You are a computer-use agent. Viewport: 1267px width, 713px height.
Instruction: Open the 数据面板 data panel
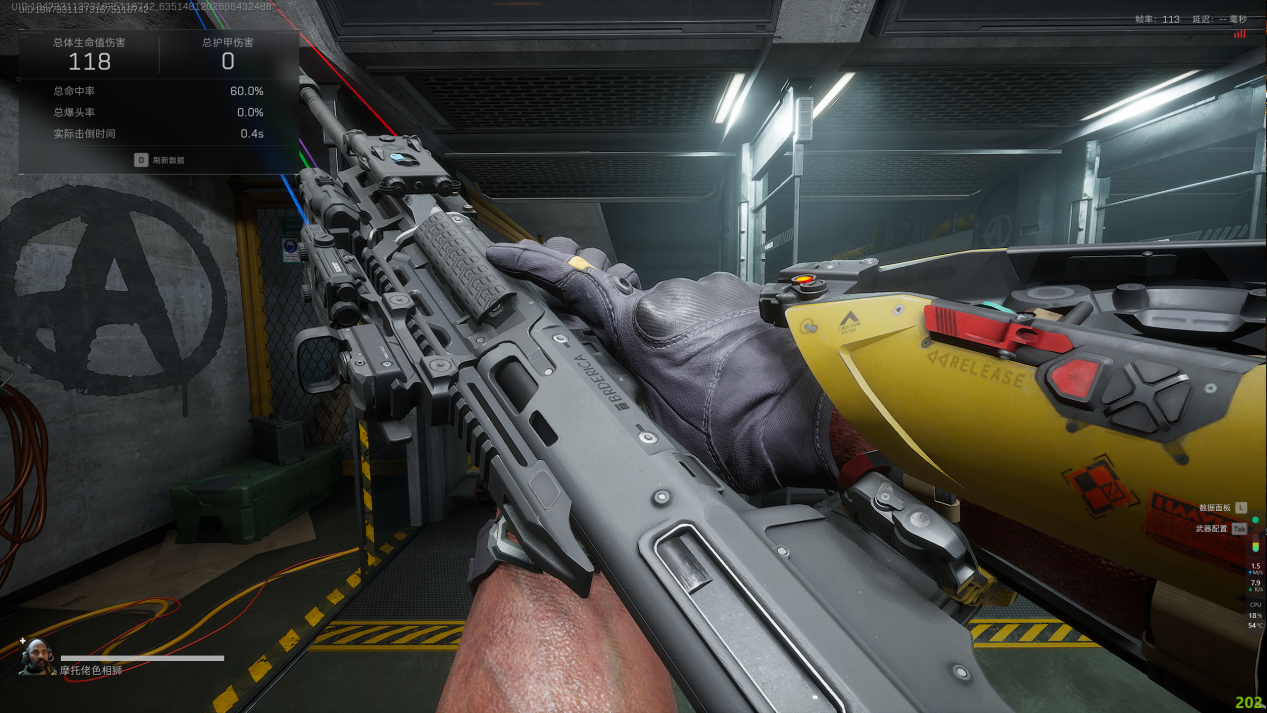pos(1215,508)
